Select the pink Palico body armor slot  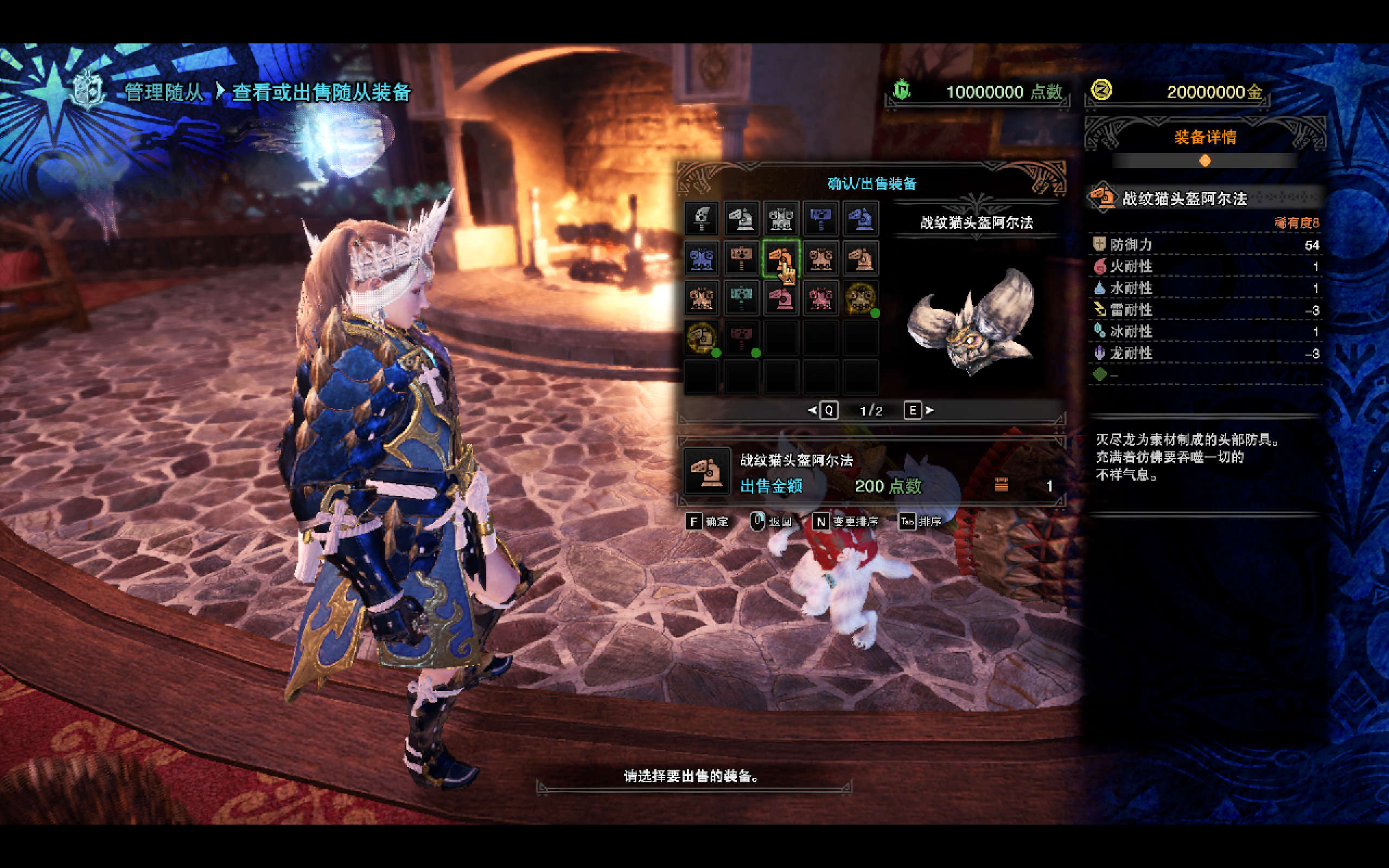coord(821,298)
